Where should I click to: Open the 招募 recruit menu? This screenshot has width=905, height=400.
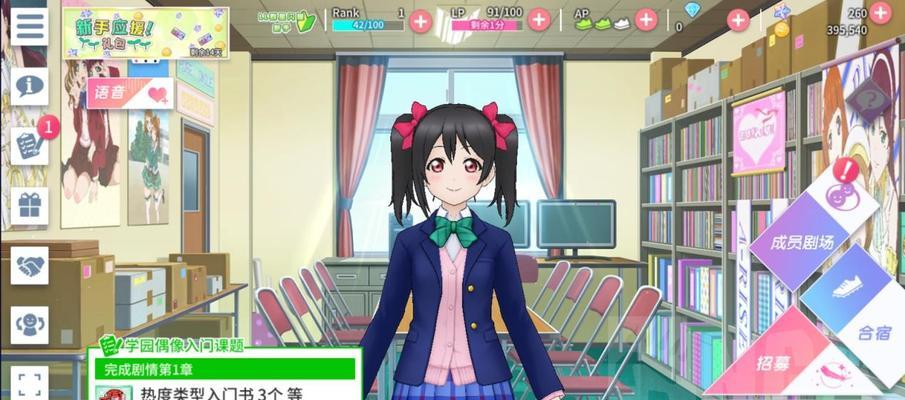(772, 361)
